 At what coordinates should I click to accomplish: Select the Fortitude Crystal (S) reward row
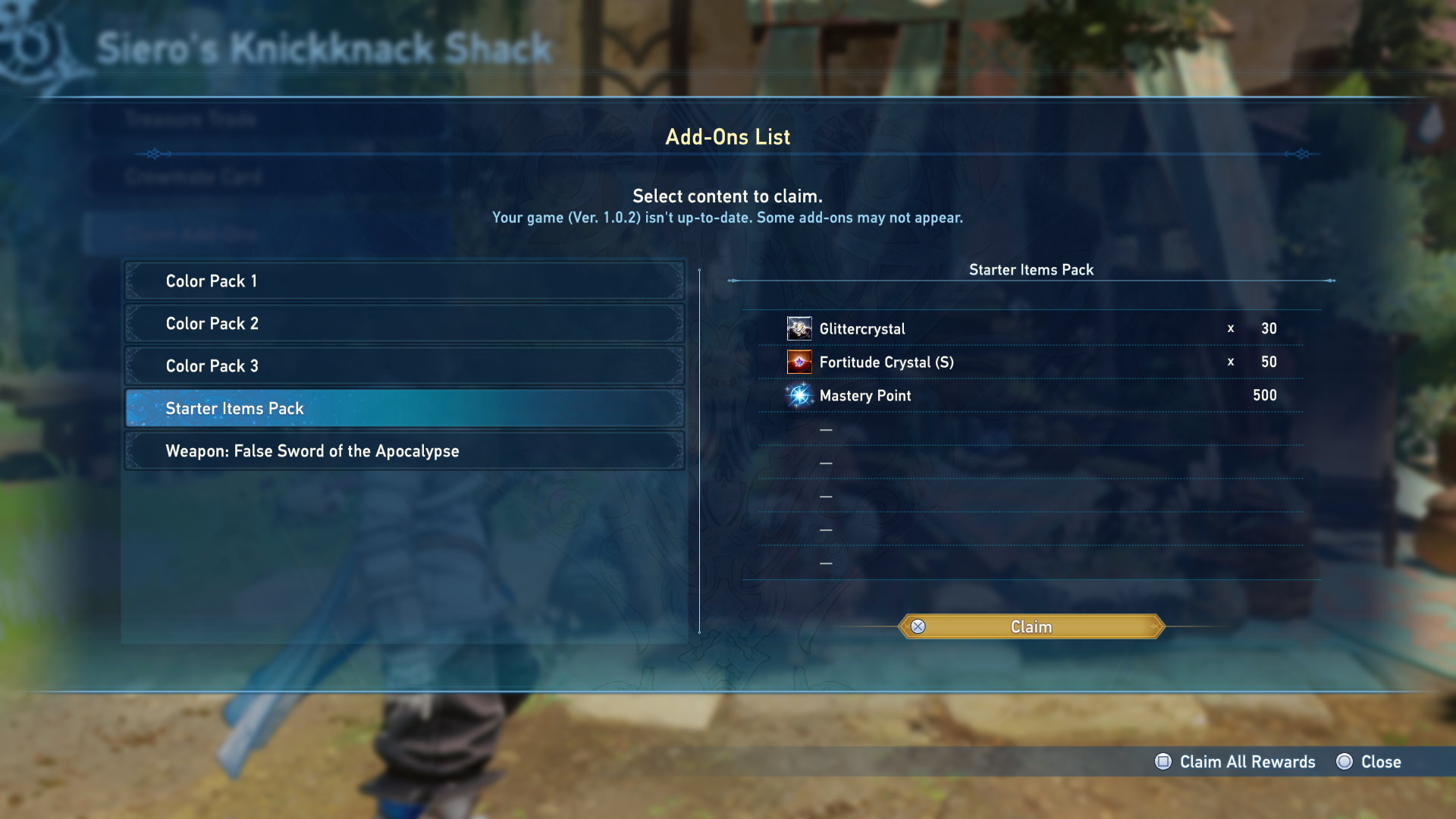pyautogui.click(x=1031, y=362)
